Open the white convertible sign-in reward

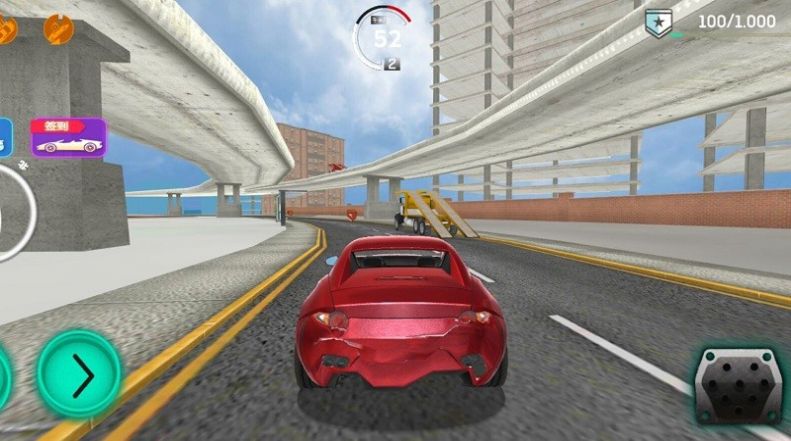pyautogui.click(x=68, y=138)
